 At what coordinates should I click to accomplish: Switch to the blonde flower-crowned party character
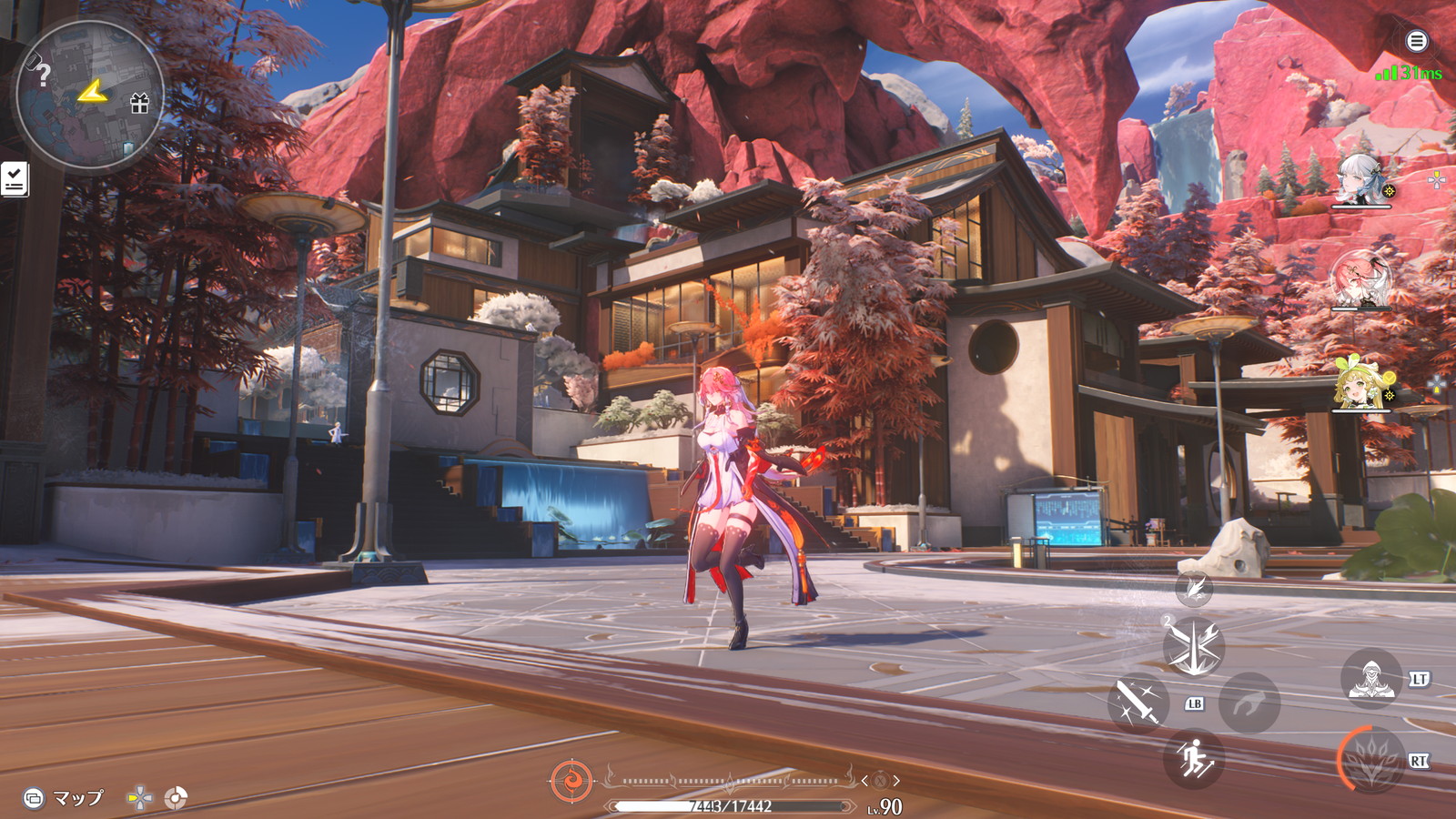(x=1360, y=384)
